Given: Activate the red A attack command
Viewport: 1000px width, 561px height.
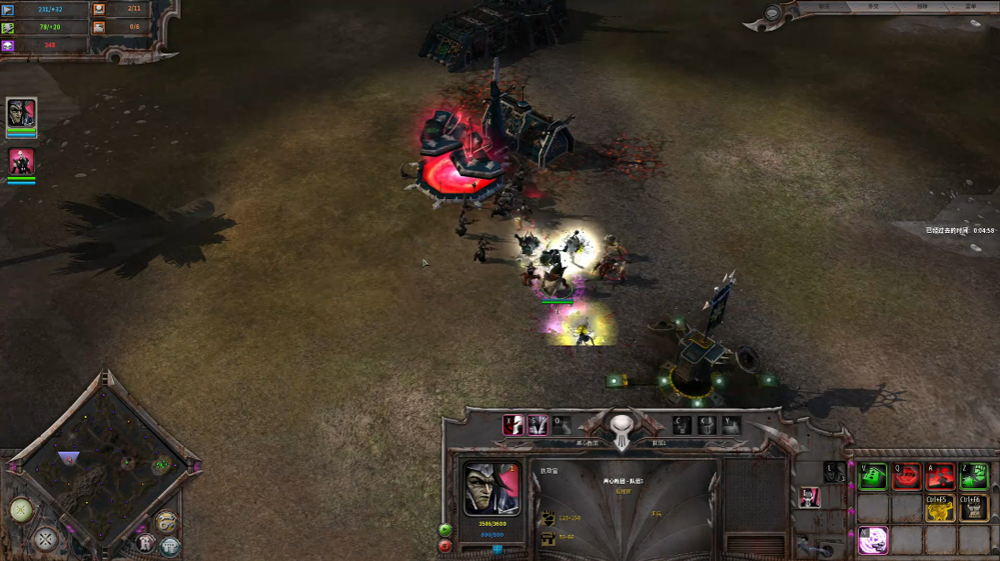Looking at the screenshot, I should (940, 477).
